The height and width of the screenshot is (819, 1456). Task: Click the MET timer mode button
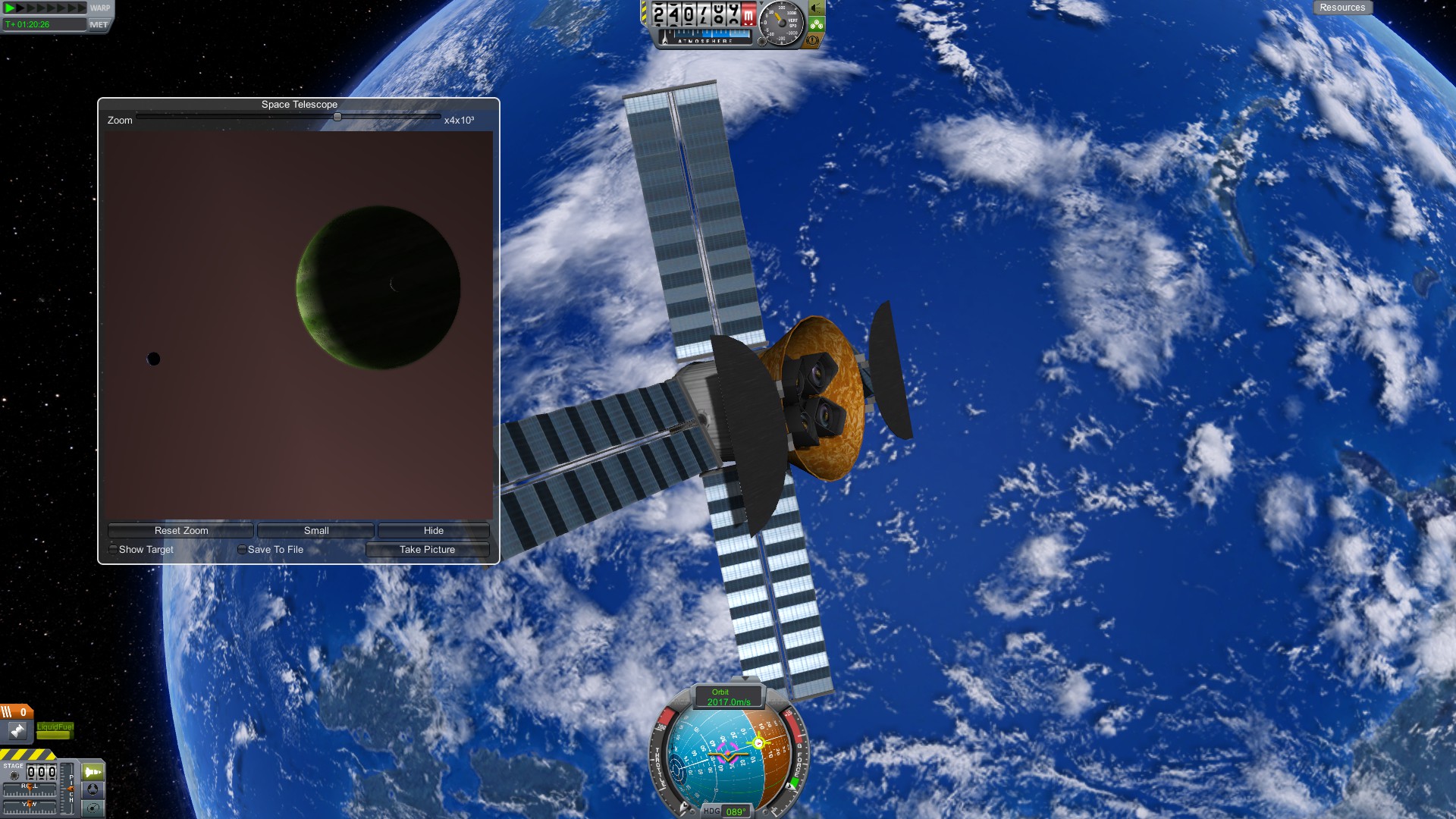(x=99, y=24)
